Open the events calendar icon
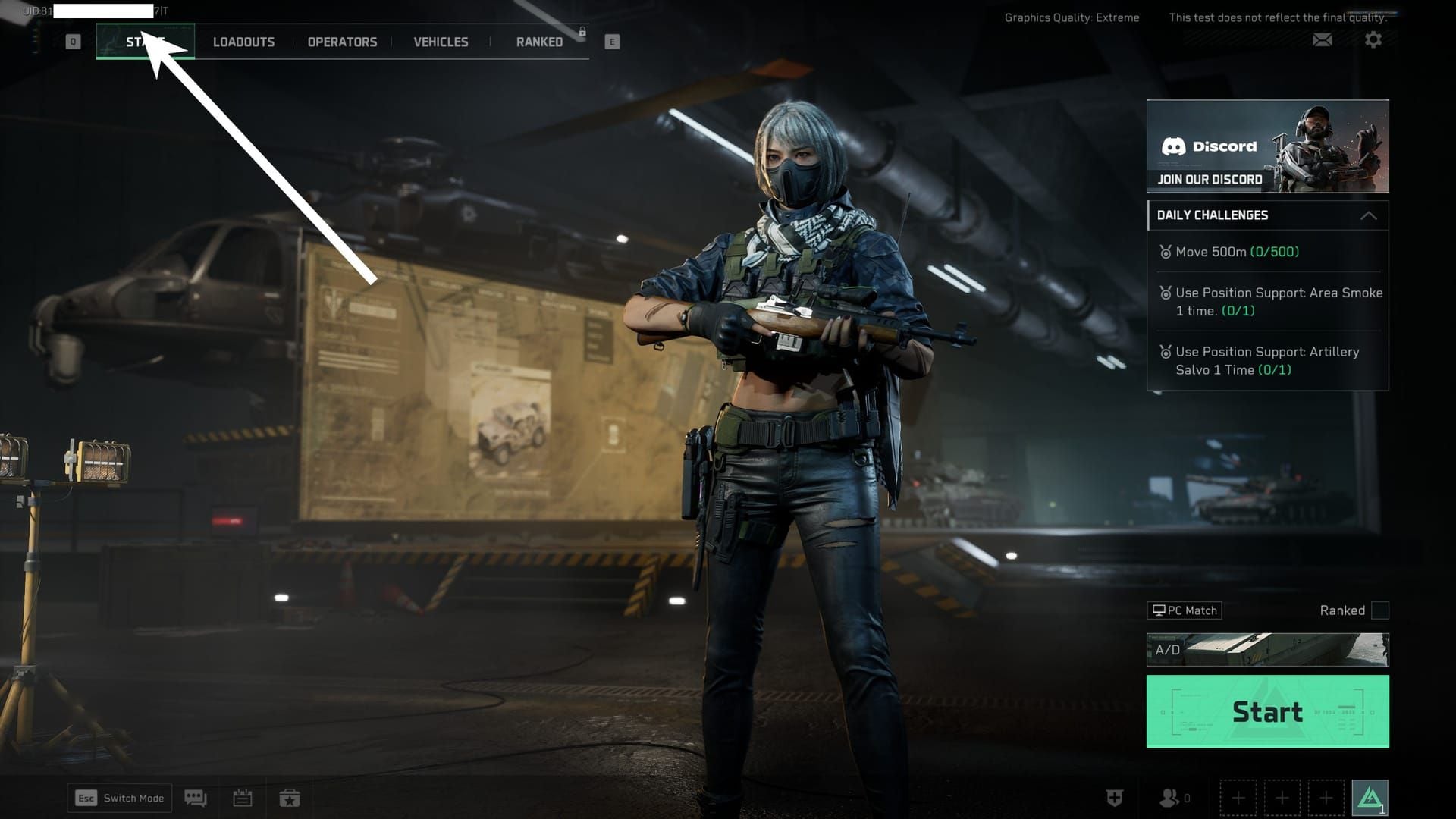 pos(243,798)
